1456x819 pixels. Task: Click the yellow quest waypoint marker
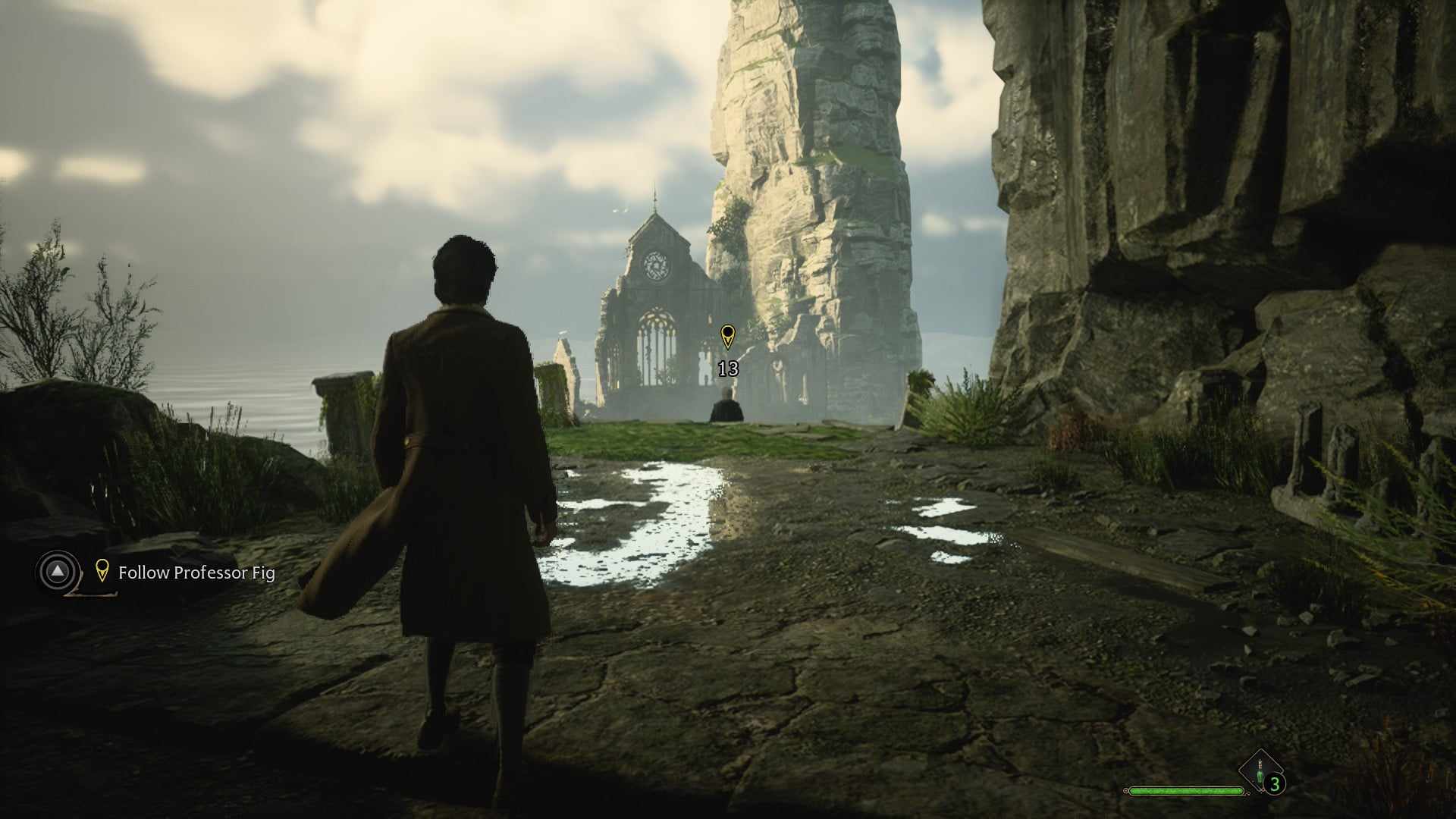(727, 336)
